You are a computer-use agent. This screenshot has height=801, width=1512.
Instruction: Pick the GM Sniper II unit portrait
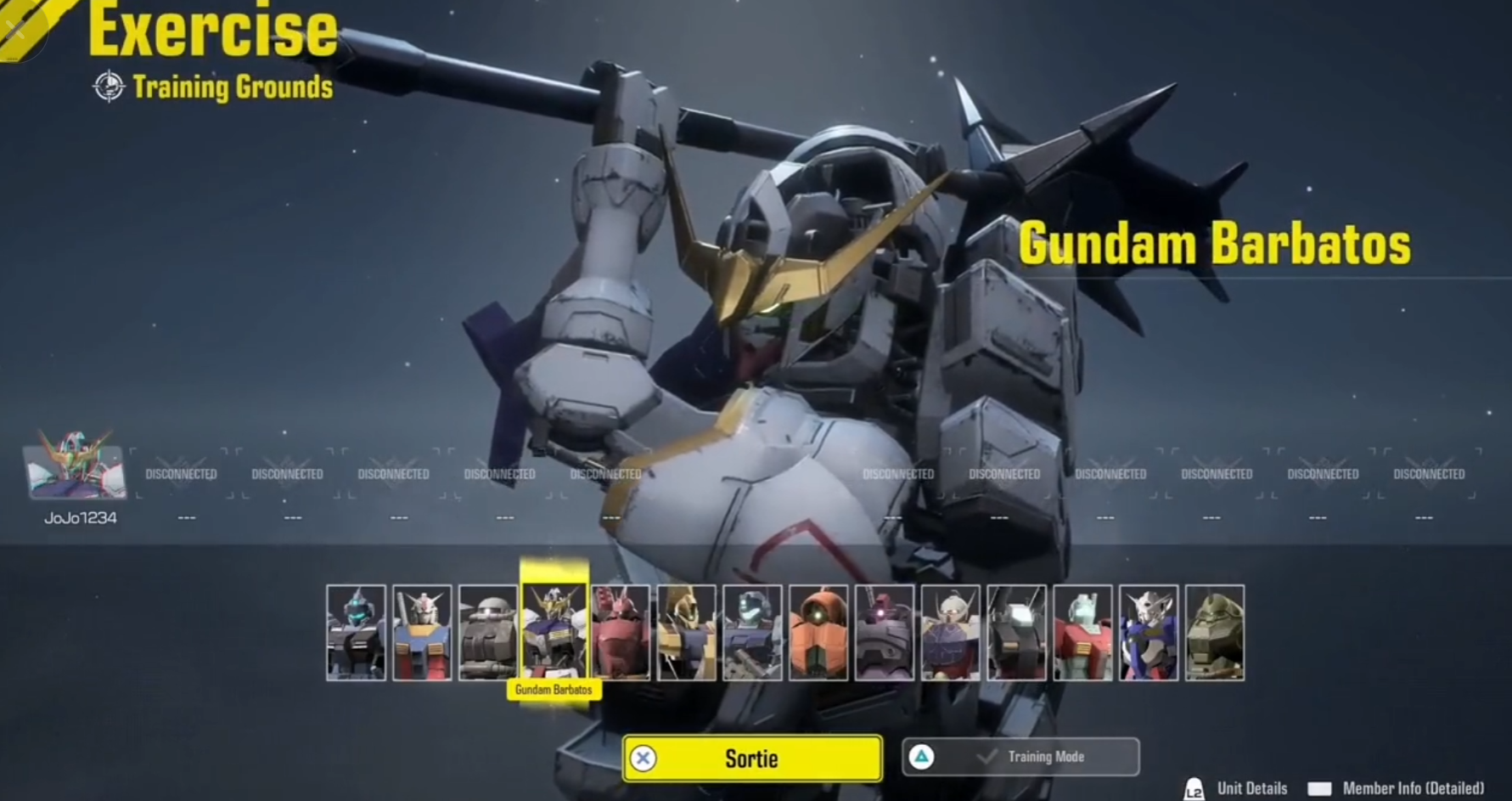coord(752,632)
